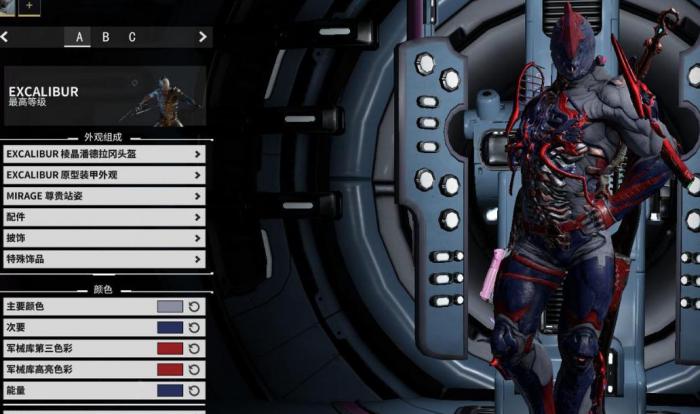700x414 pixels.
Task: Change the 军械库第三色彩 red swatch
Action: click(170, 349)
